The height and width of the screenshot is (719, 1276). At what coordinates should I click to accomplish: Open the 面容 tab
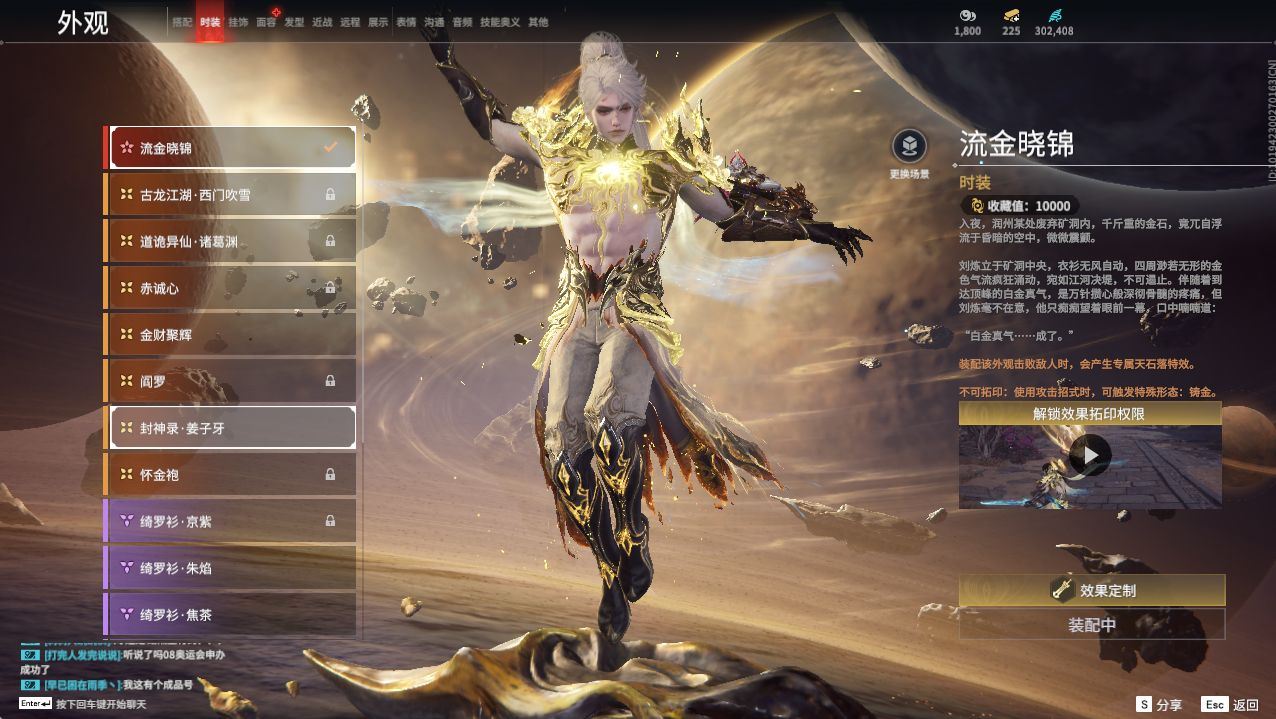[x=266, y=22]
